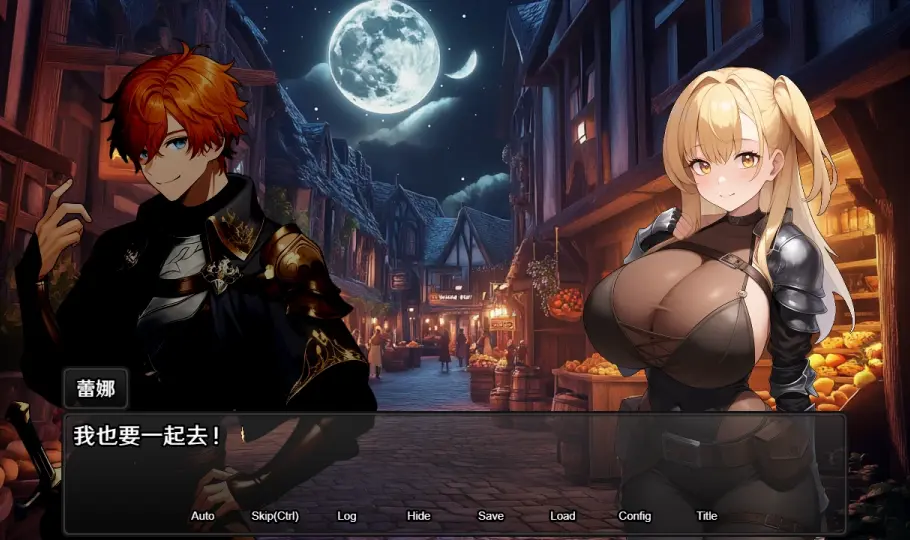The height and width of the screenshot is (540, 910).
Task: Click the Skip(Ctrl) button
Action: coord(275,516)
